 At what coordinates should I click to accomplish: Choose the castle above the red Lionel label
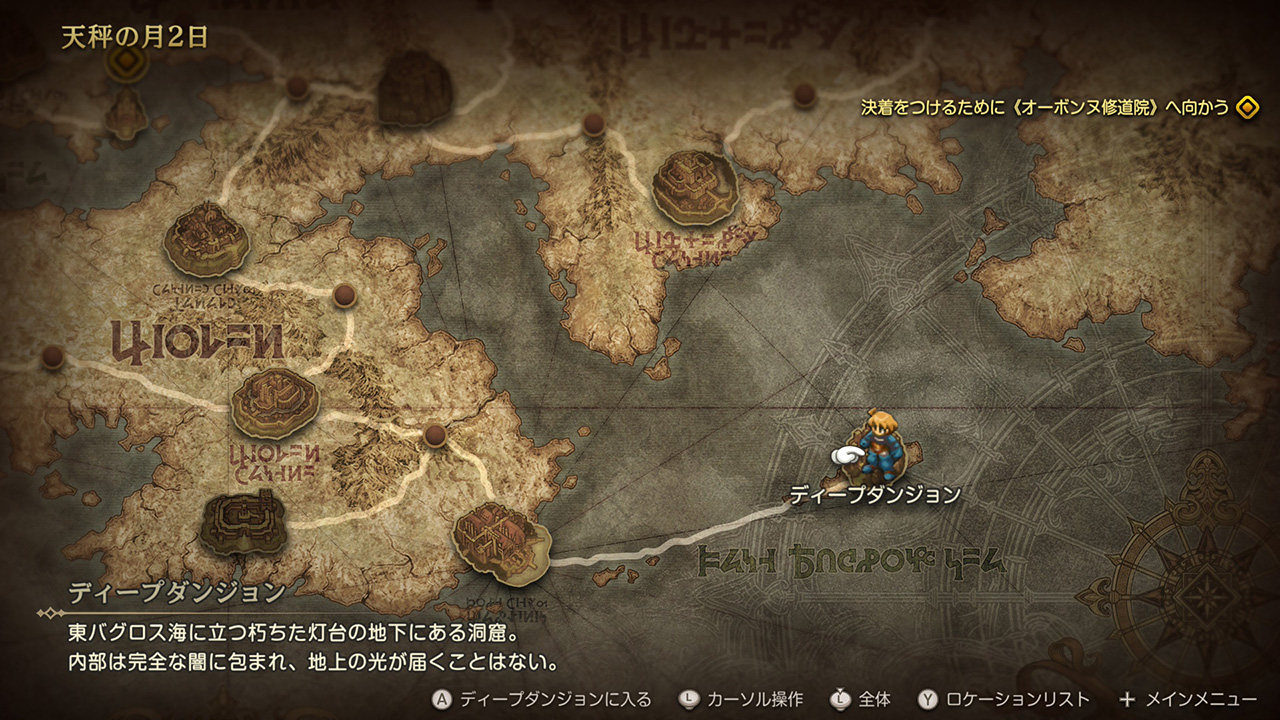pyautogui.click(x=274, y=401)
